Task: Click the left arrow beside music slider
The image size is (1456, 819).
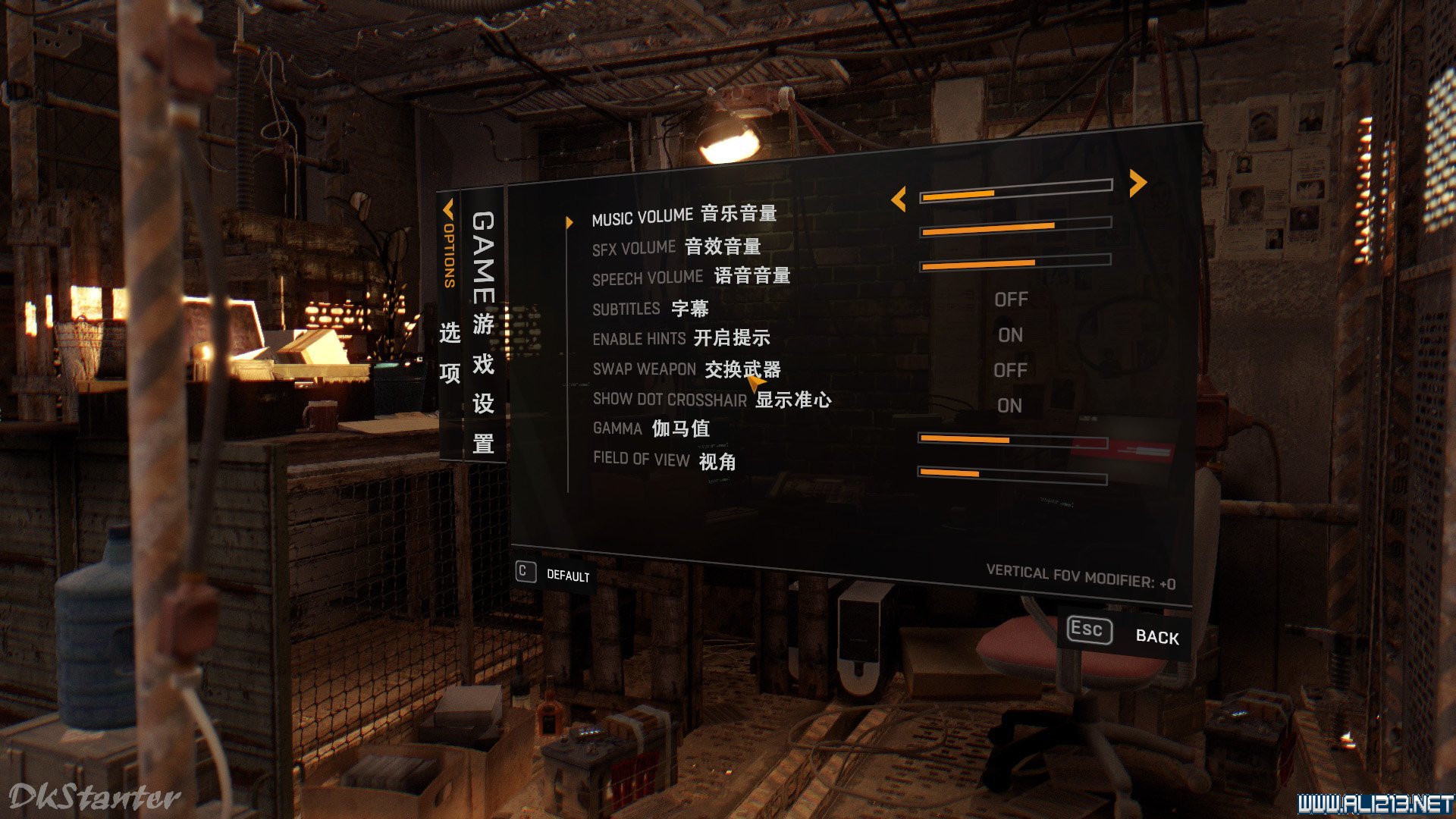Action: pos(899,199)
